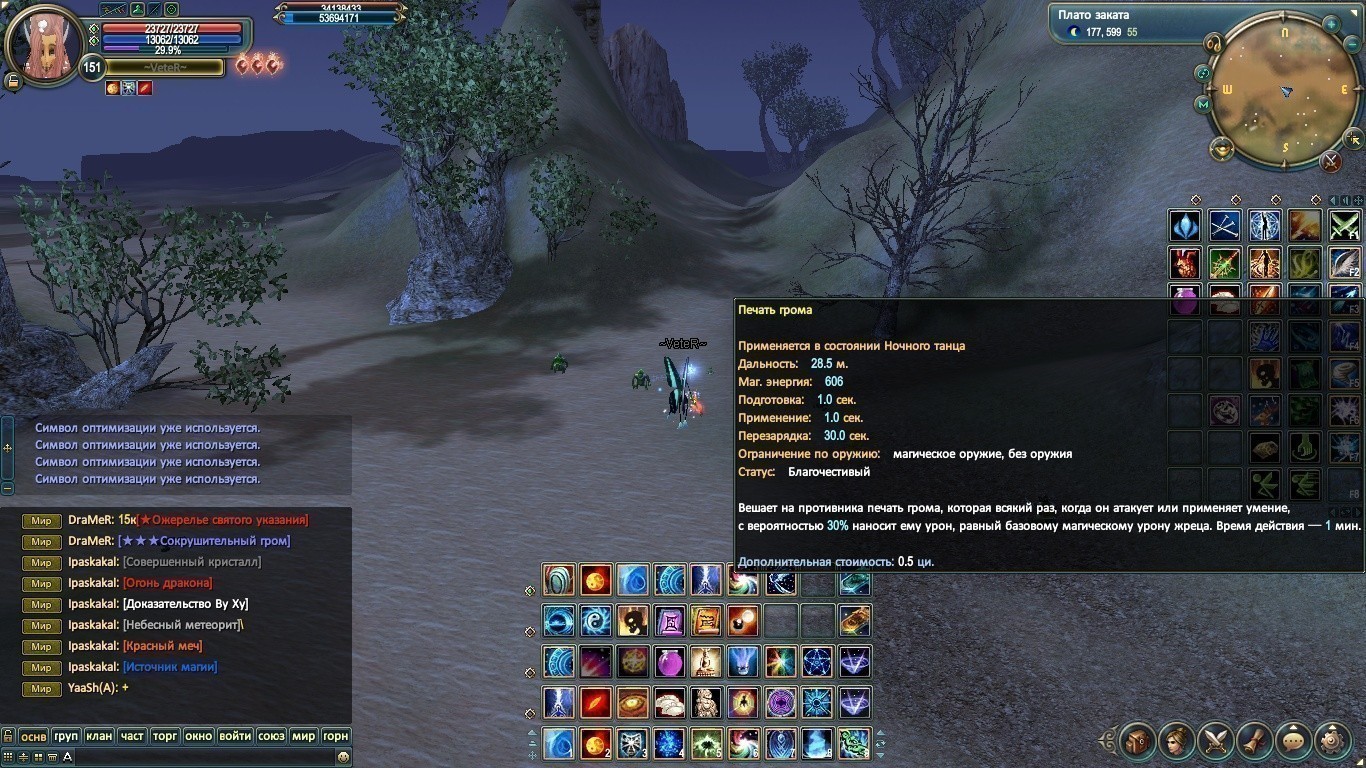Screen dimensions: 1366x768
Task: Select the white pentagram skill icon
Action: click(817, 662)
